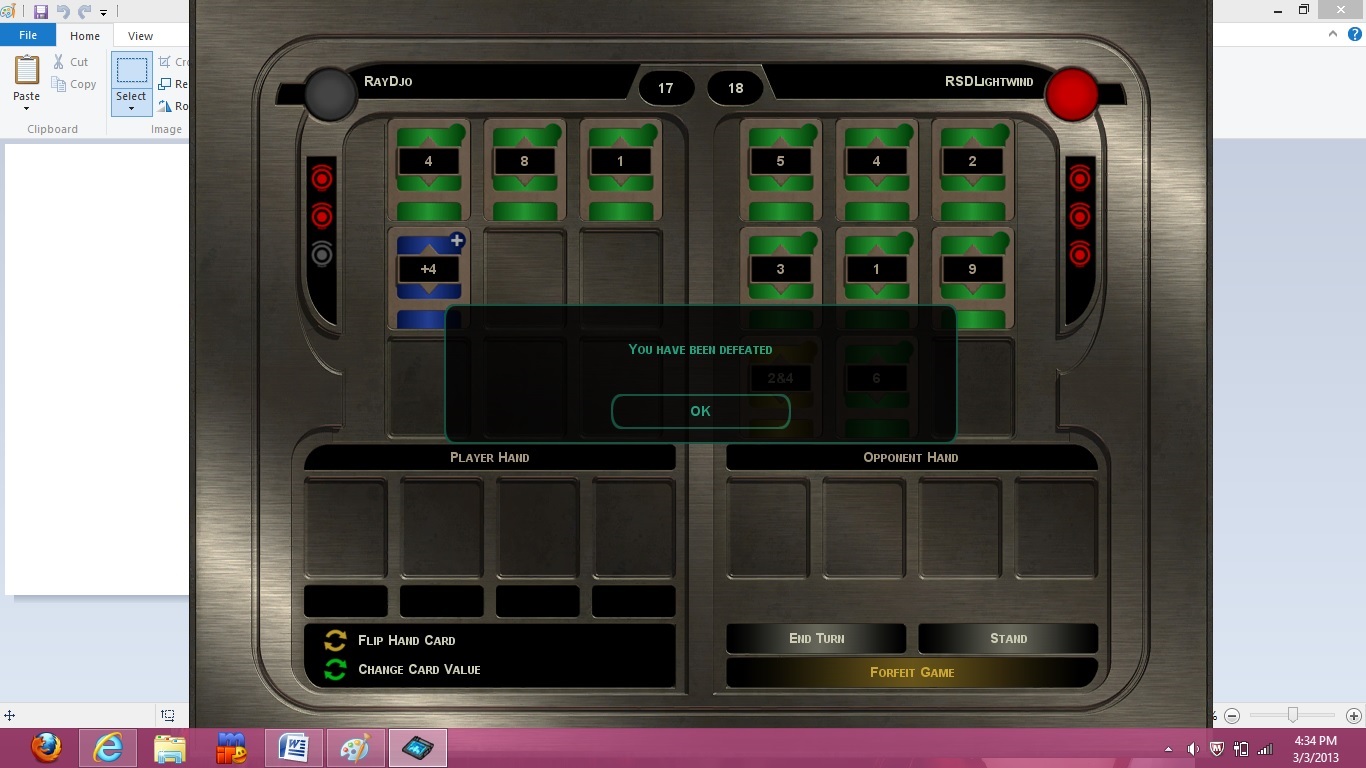The height and width of the screenshot is (768, 1366).
Task: Select the green 3 card on the opponent table
Action: tap(780, 276)
